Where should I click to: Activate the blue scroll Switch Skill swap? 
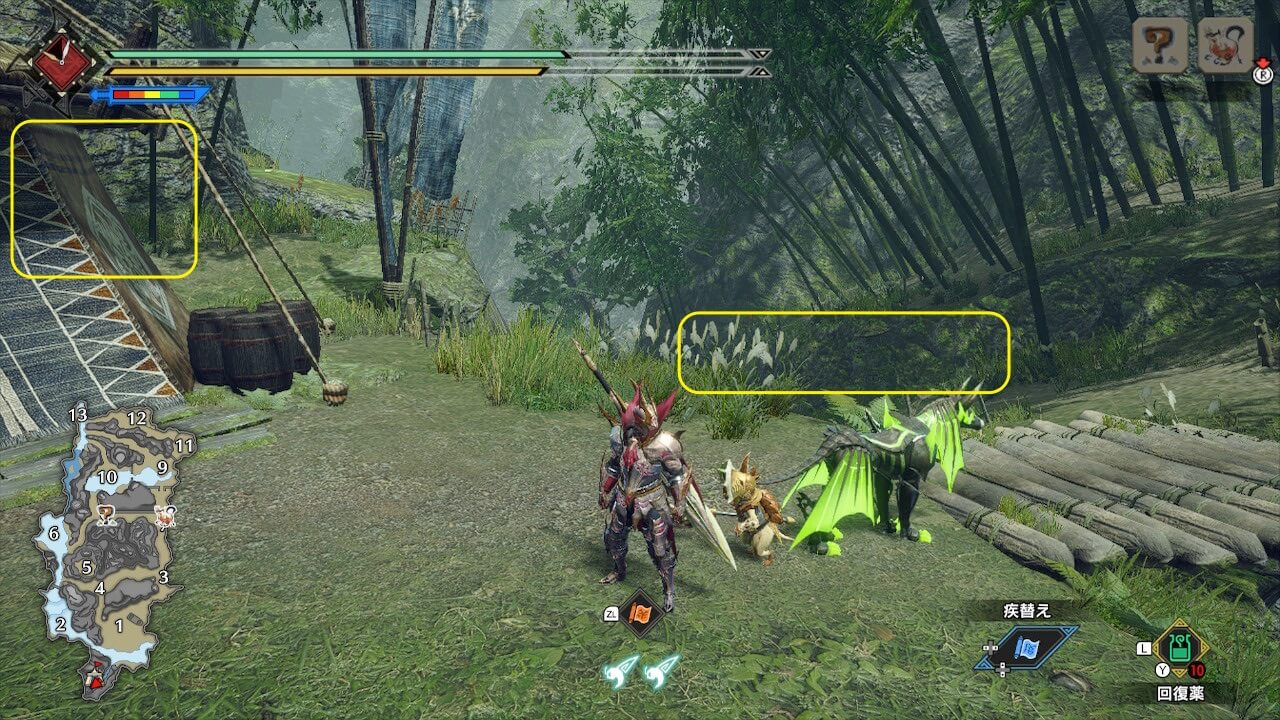coord(1026,648)
